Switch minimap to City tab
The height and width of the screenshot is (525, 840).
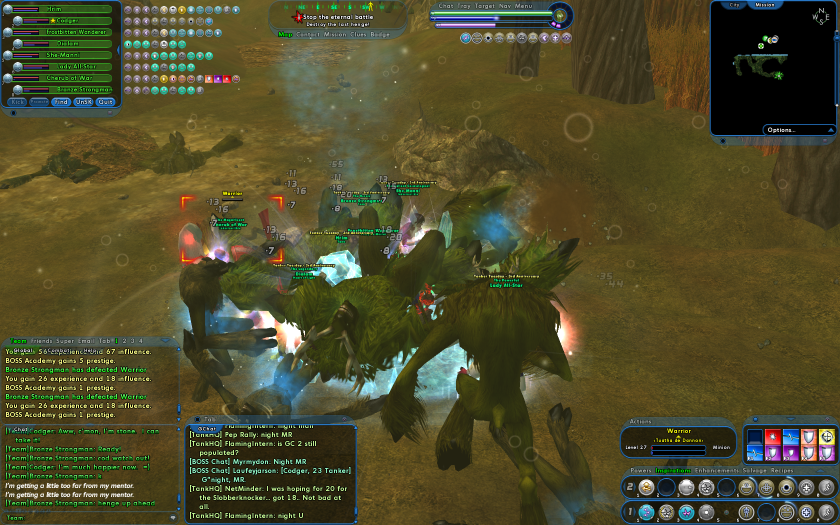(735, 5)
